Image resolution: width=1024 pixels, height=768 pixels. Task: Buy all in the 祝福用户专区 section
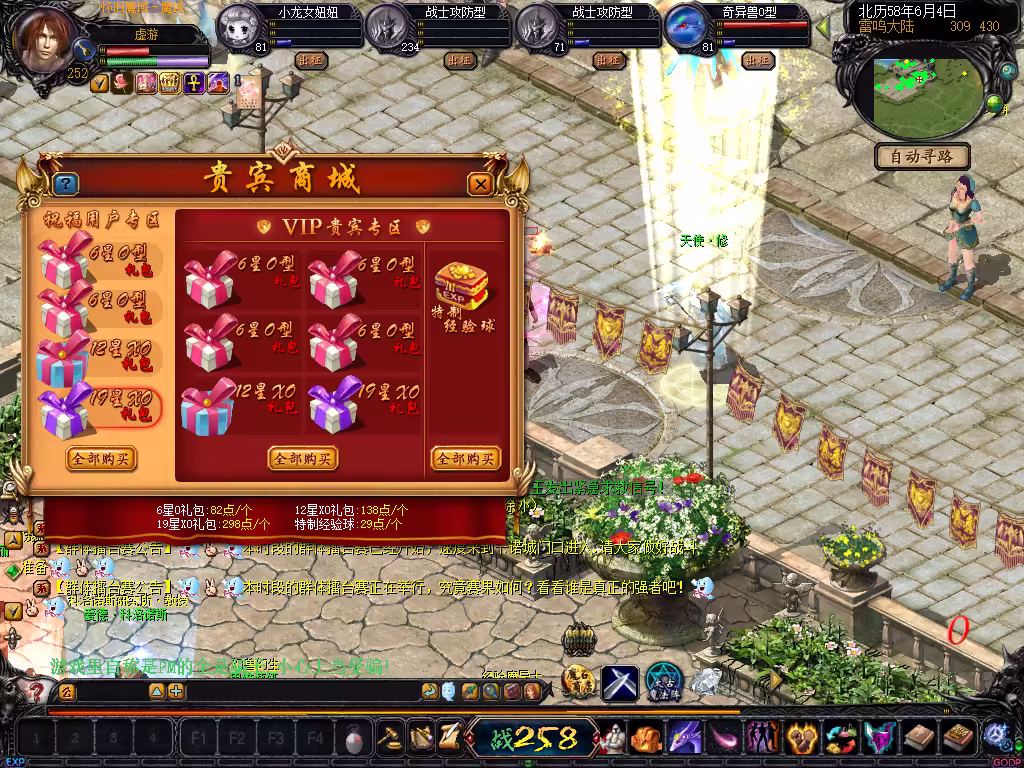click(101, 458)
